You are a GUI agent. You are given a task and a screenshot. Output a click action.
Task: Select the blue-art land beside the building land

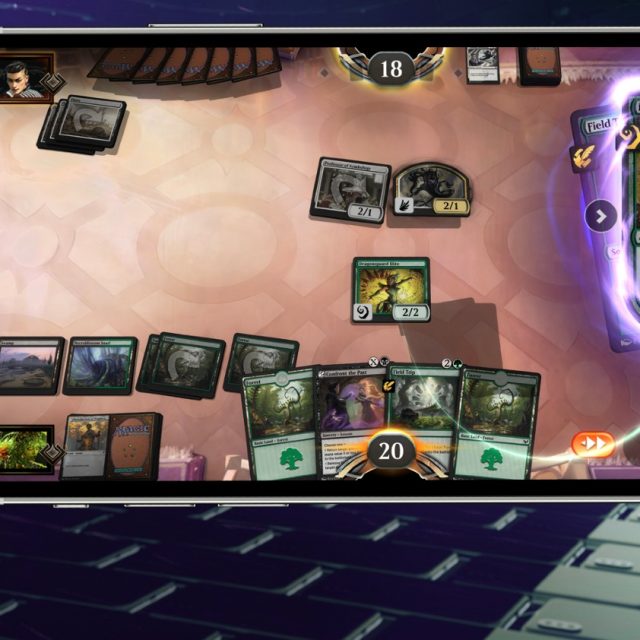pyautogui.click(x=99, y=365)
